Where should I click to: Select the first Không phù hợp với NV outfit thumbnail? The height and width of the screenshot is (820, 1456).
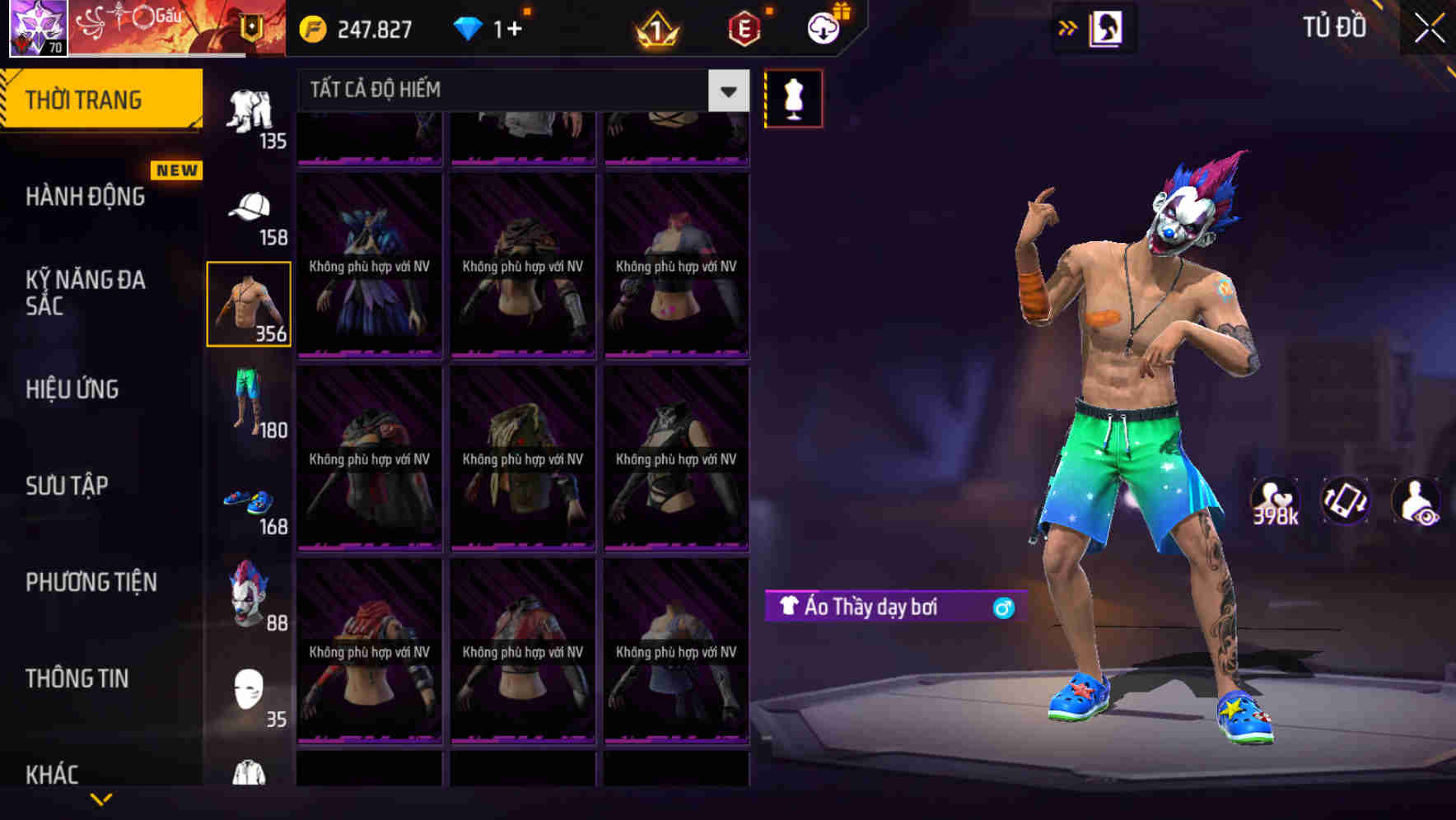[369, 265]
